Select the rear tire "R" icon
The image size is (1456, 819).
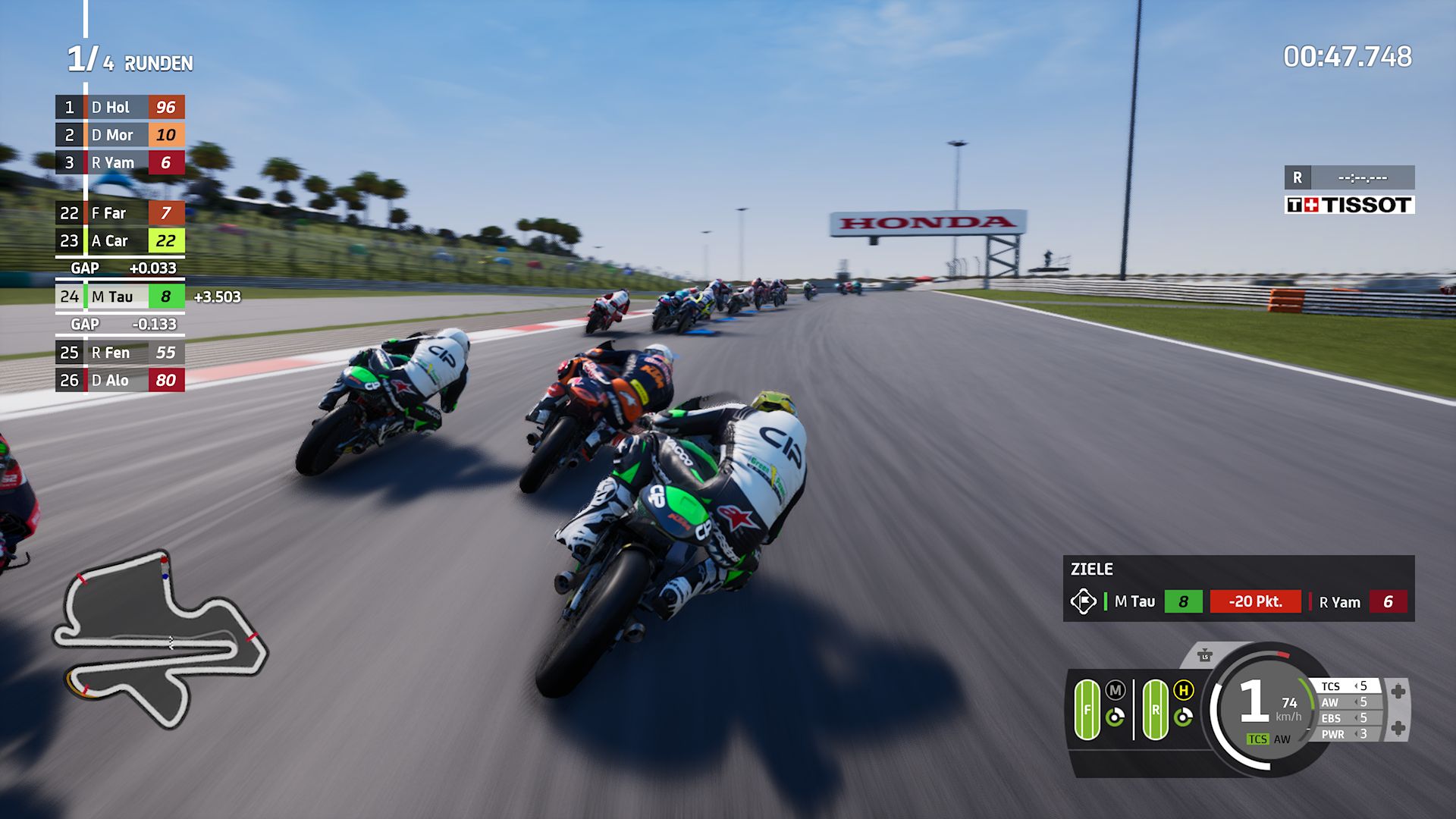[x=1156, y=708]
